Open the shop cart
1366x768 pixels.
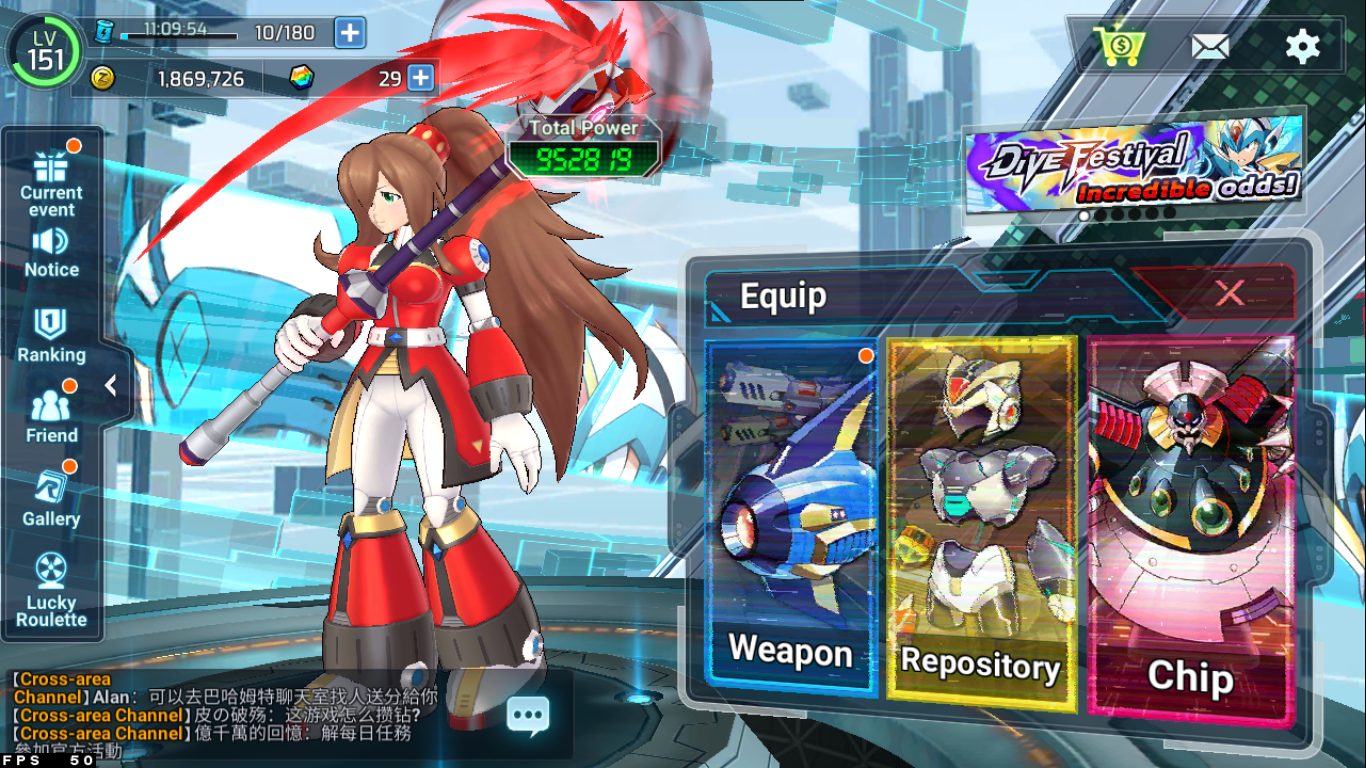tap(1118, 46)
